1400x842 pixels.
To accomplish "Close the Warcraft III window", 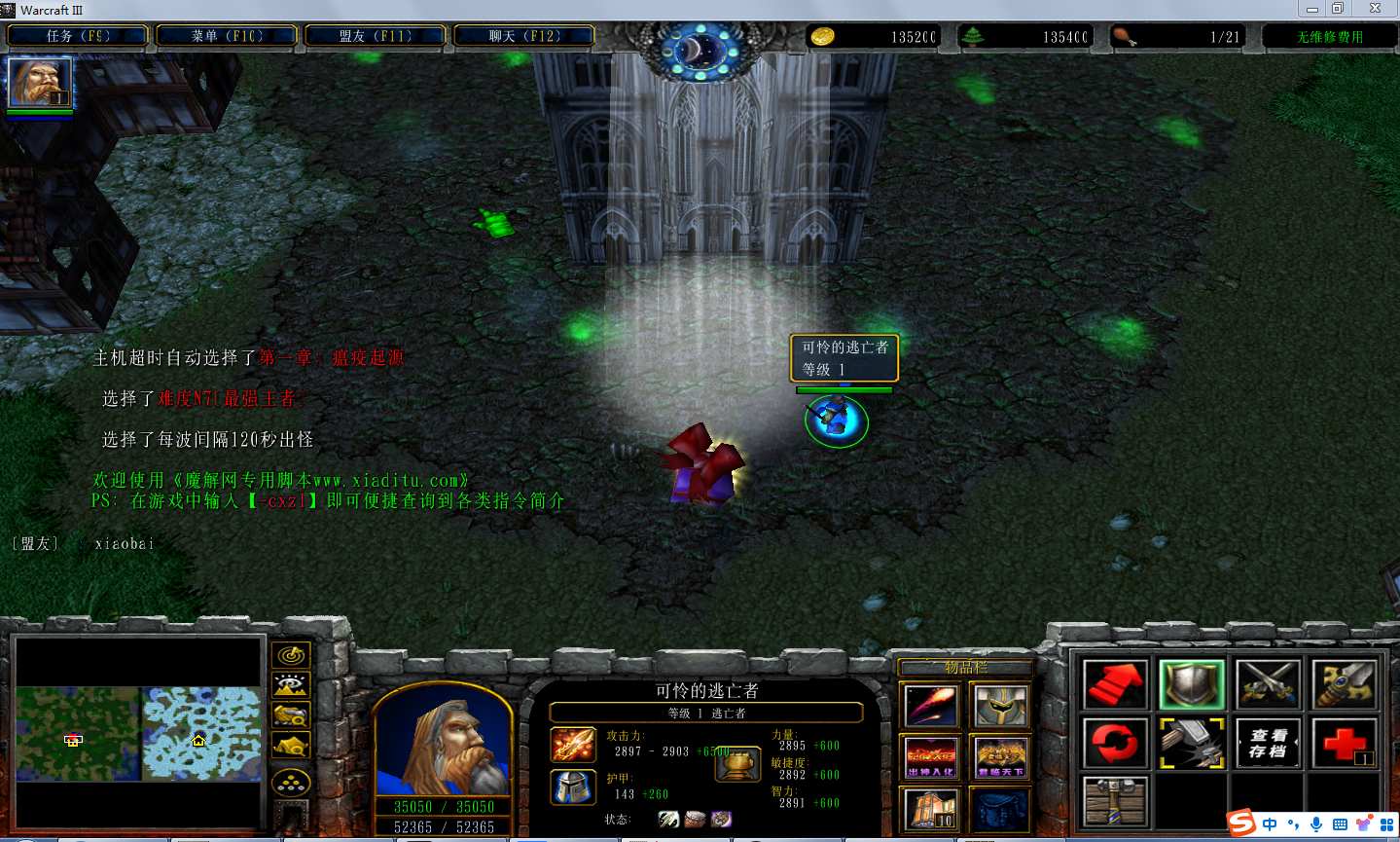I will click(x=1375, y=9).
